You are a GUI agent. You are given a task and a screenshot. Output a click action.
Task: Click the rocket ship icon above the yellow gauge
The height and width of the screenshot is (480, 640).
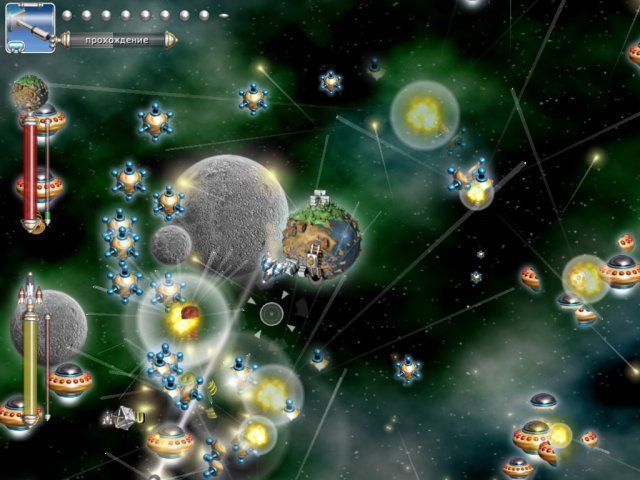point(29,293)
